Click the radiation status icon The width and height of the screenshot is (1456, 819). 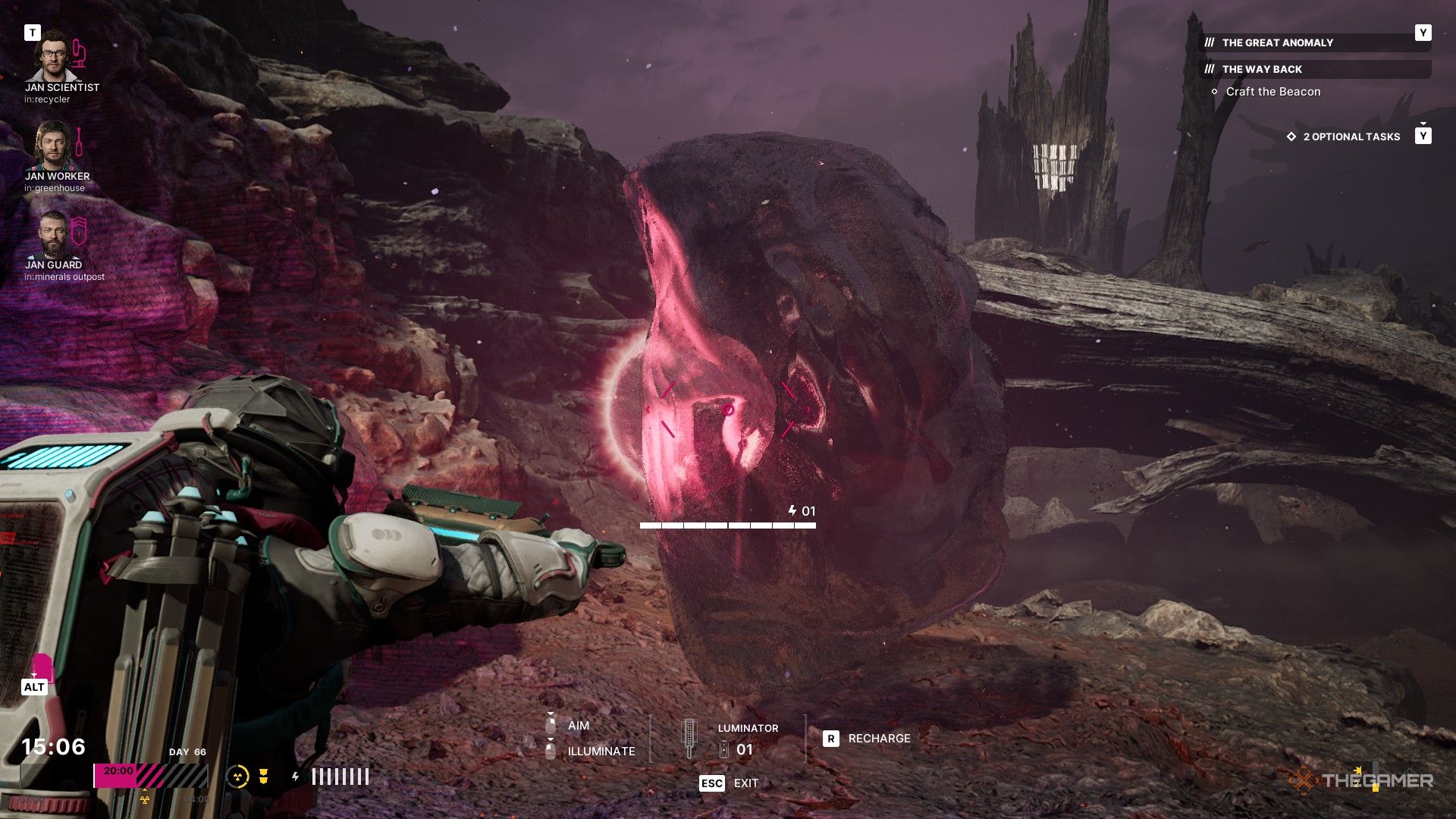pyautogui.click(x=237, y=776)
